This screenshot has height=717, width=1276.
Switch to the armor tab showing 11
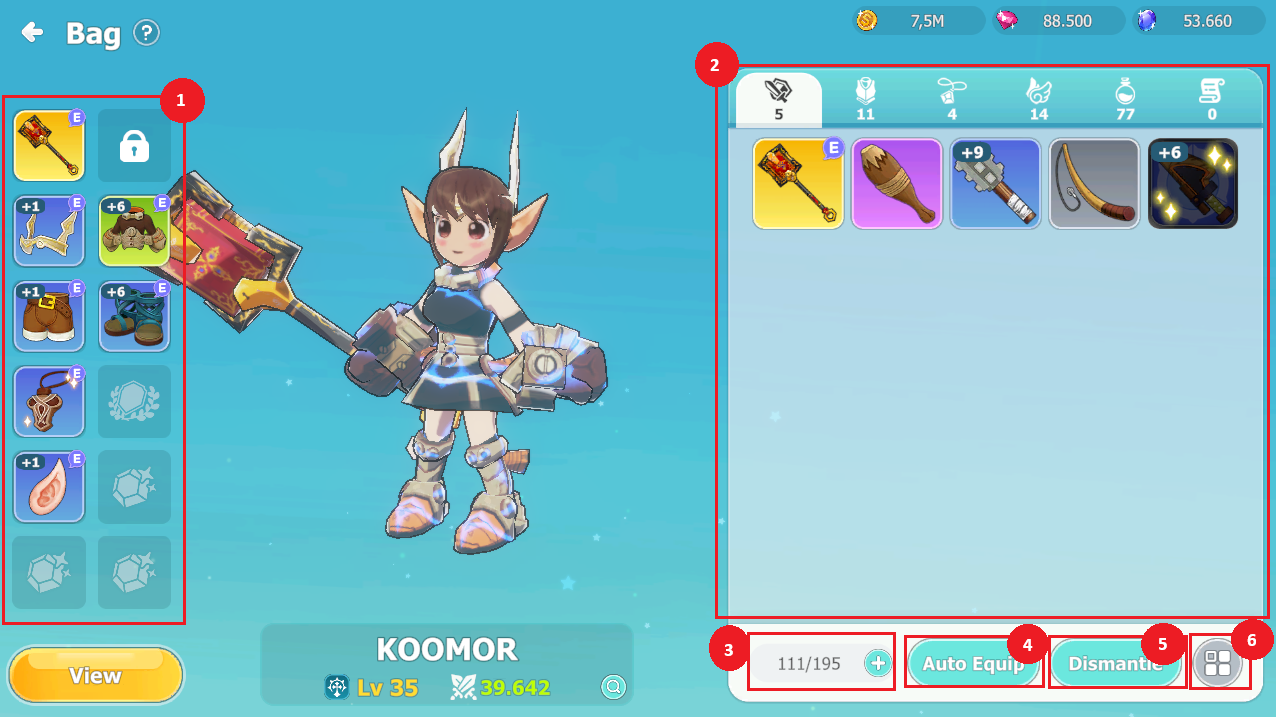tap(865, 100)
